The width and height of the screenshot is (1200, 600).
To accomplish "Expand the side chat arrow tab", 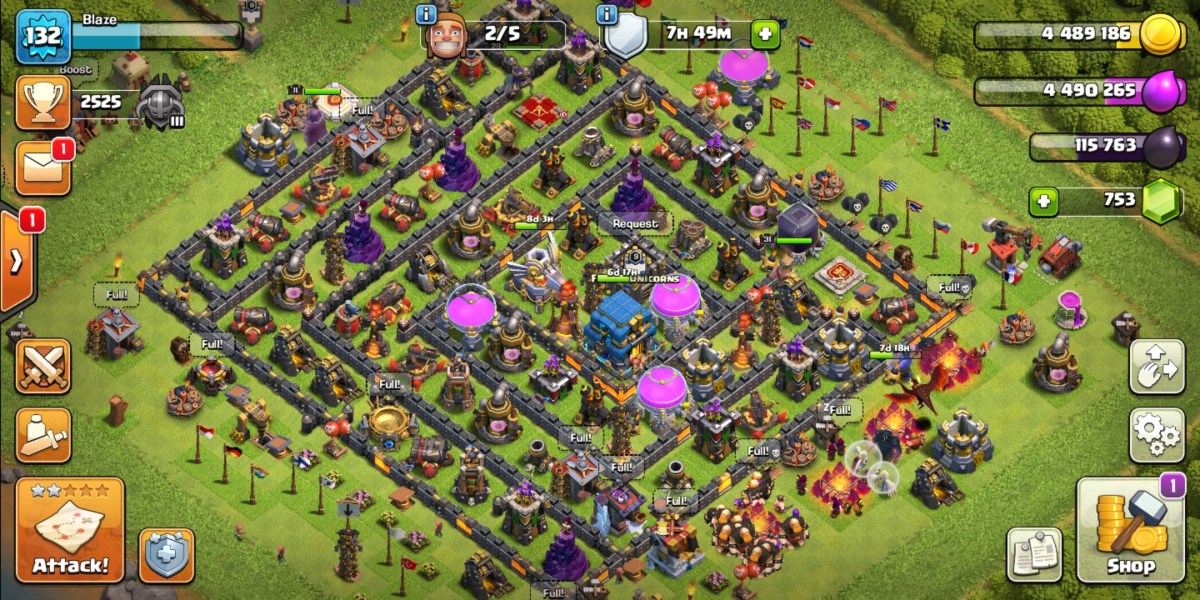I will pos(17,261).
